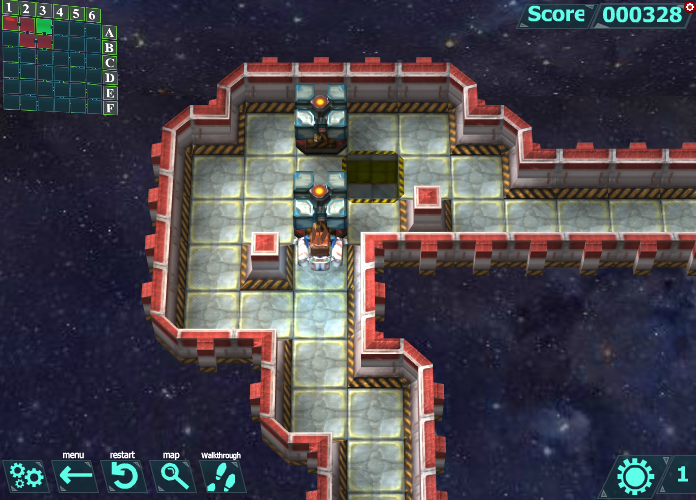Show the Walkthrough footprints guide
Viewport: 696px width, 500px height.
[221, 476]
